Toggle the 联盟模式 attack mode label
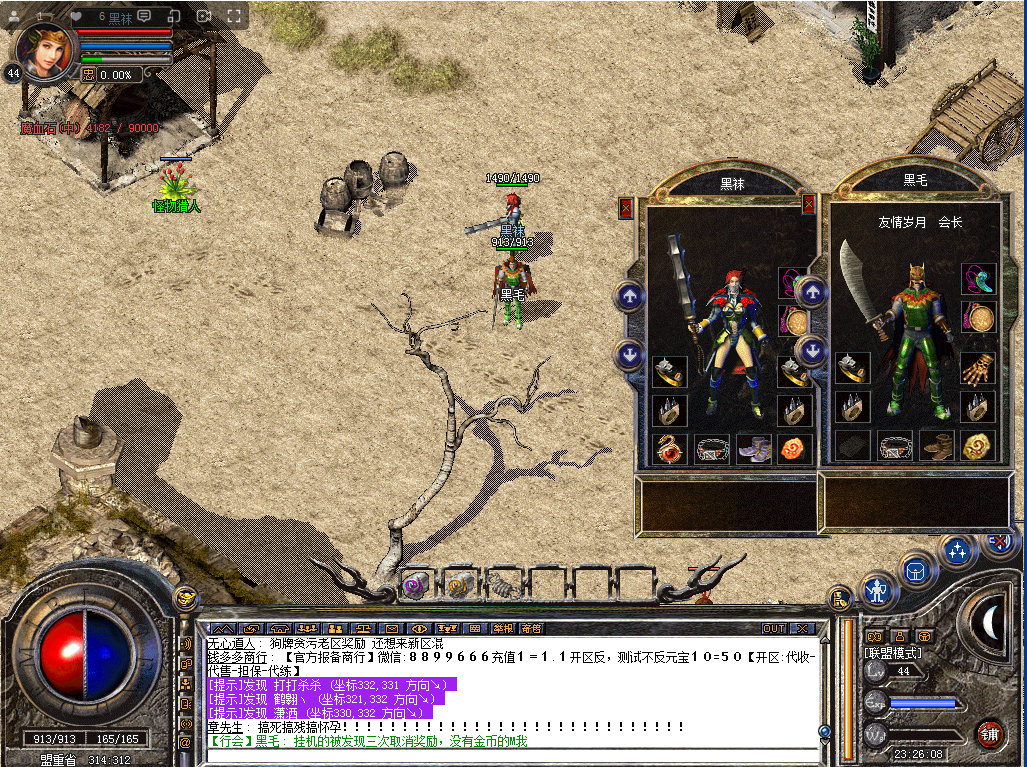The width and height of the screenshot is (1027, 767). tap(892, 652)
